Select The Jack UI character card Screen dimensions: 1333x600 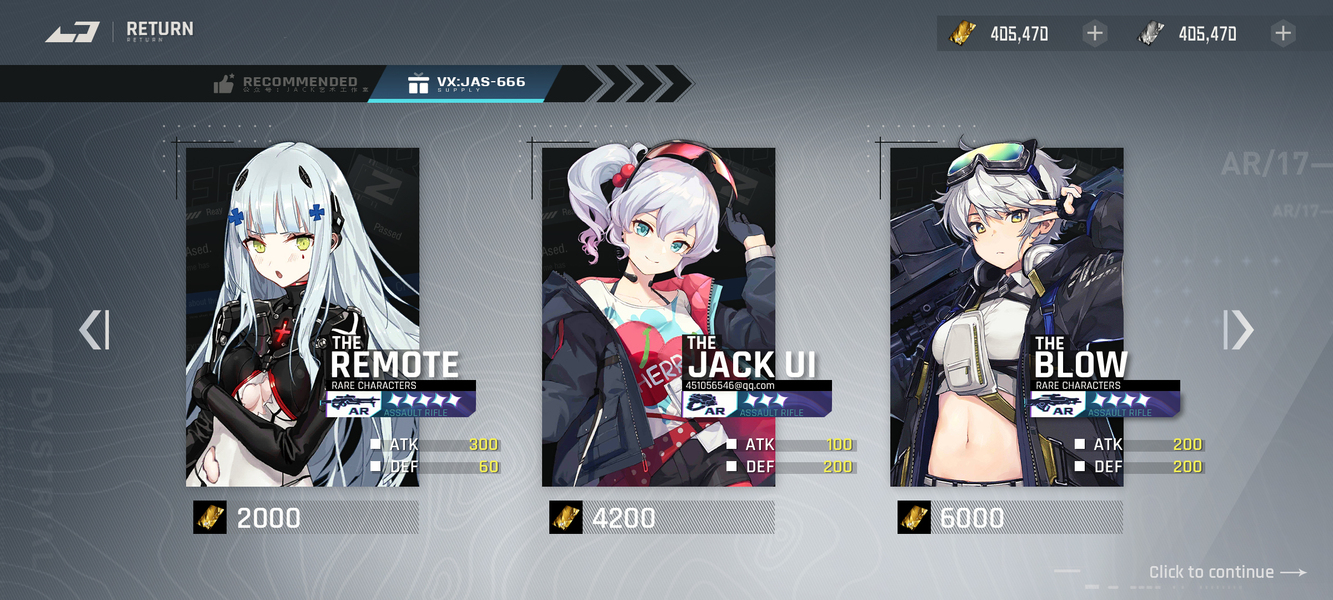(x=658, y=317)
